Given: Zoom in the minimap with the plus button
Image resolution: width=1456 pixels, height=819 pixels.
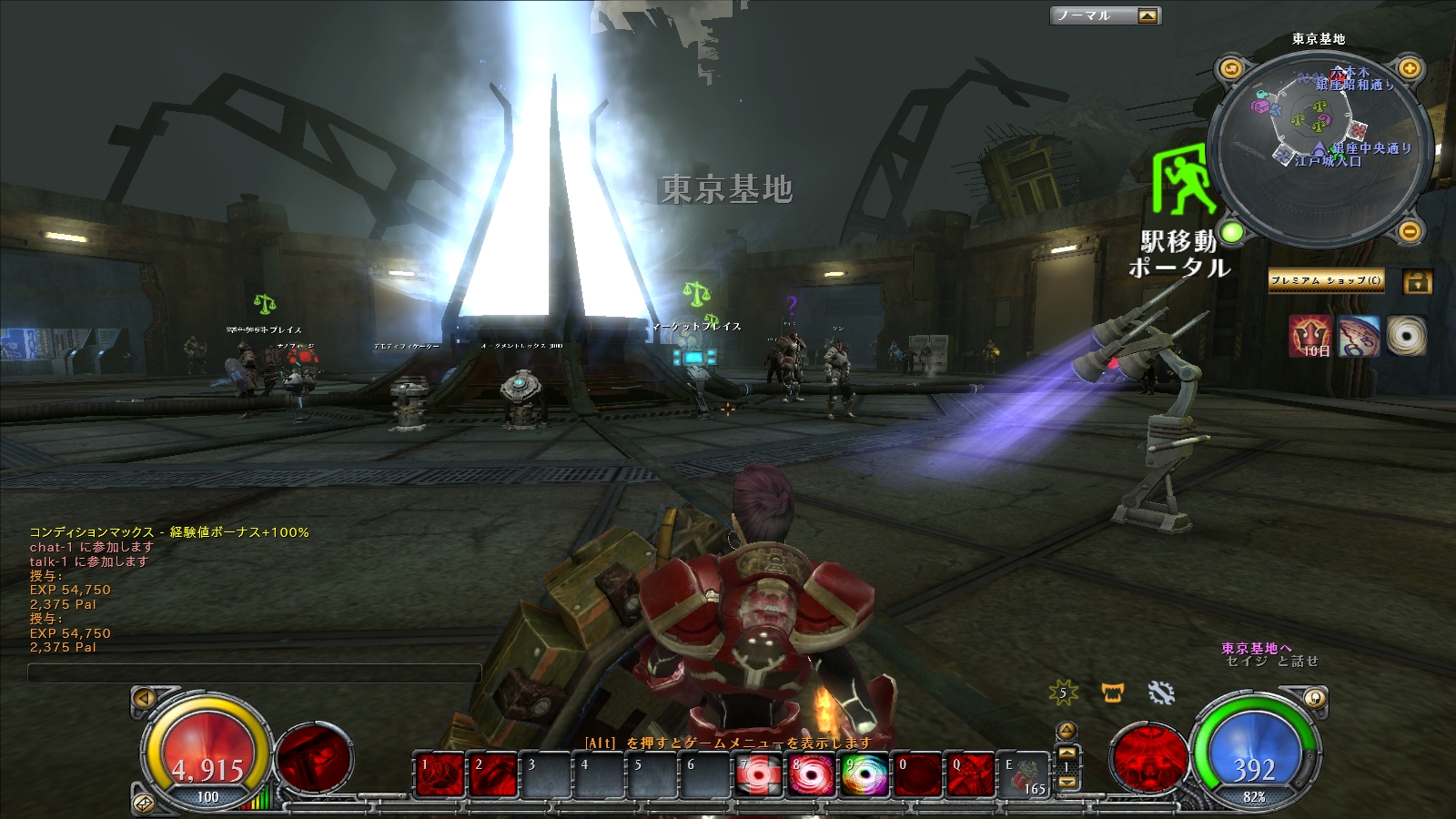Looking at the screenshot, I should click(x=1409, y=68).
